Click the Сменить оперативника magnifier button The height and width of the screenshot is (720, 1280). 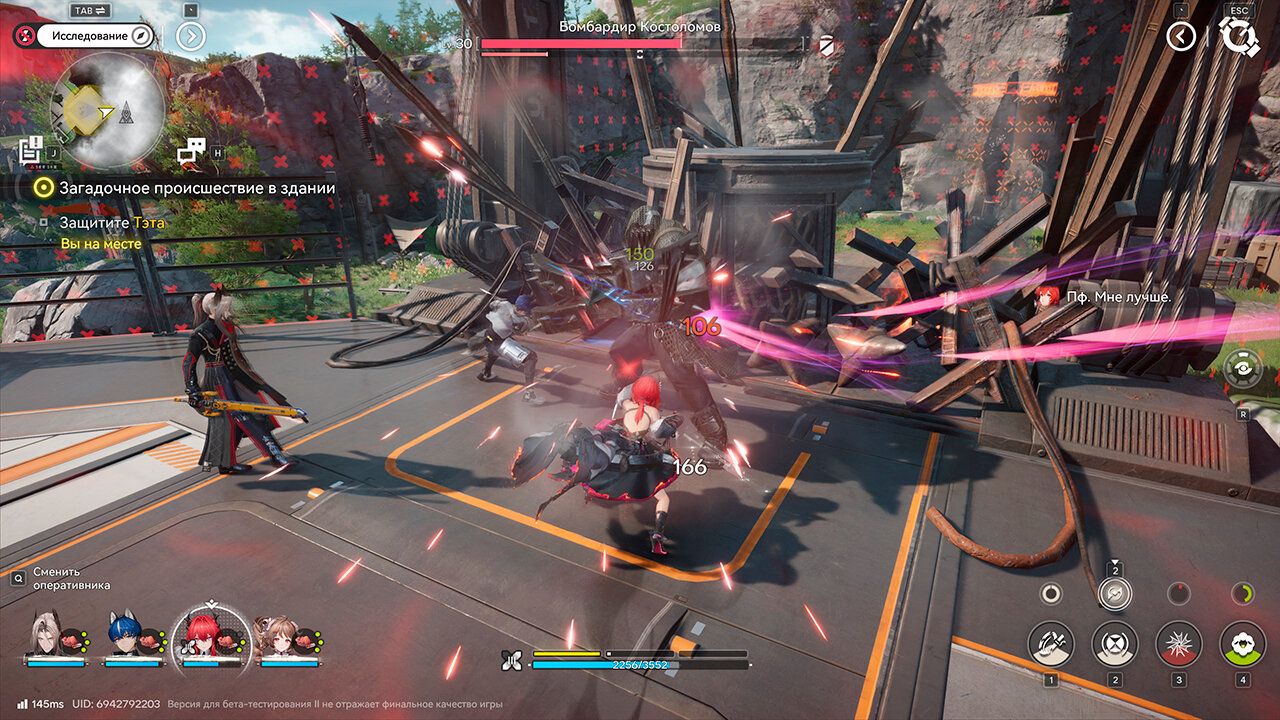point(19,578)
